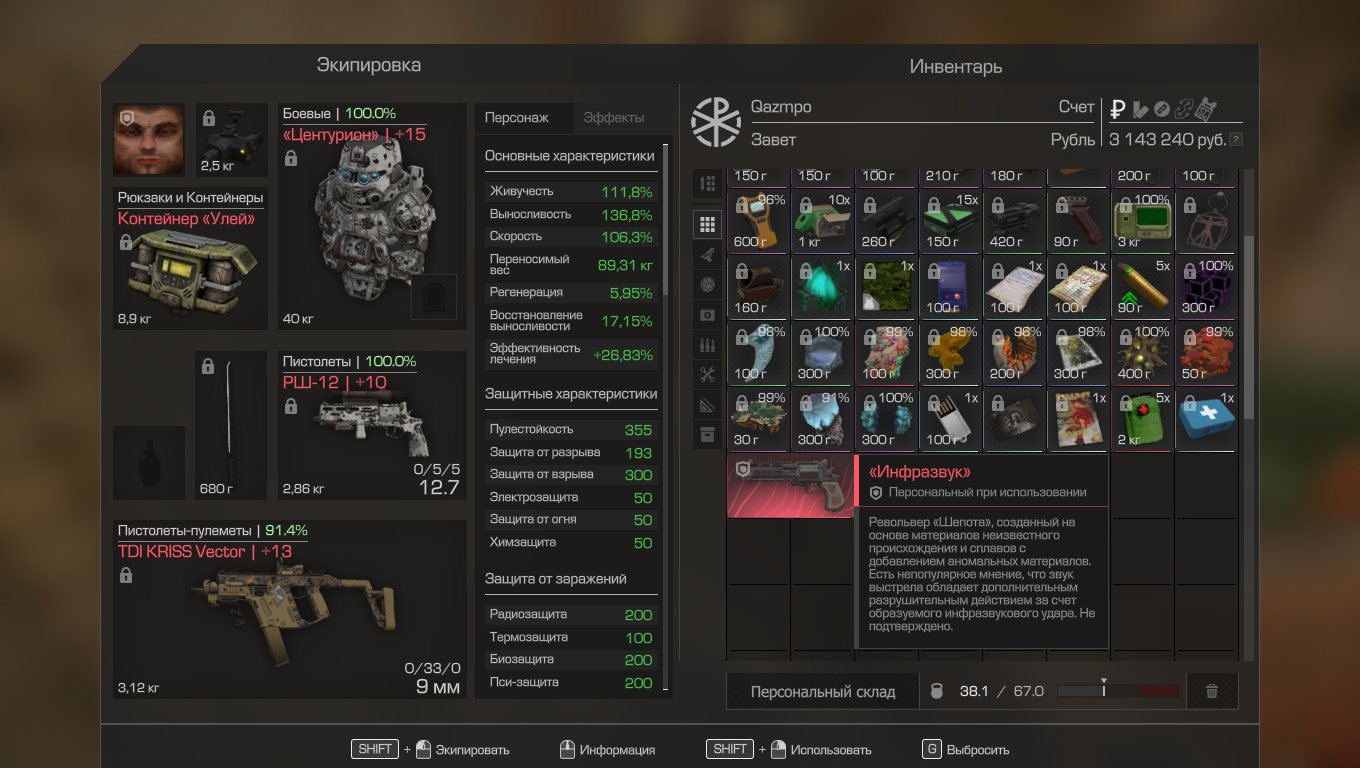Pick the USB flash drive item
The image size is (1360, 768).
click(x=950, y=422)
